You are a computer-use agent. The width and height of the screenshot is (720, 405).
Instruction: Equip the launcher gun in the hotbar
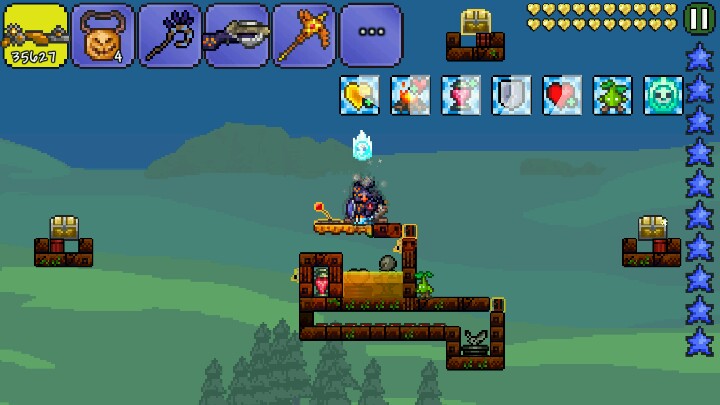pos(236,36)
